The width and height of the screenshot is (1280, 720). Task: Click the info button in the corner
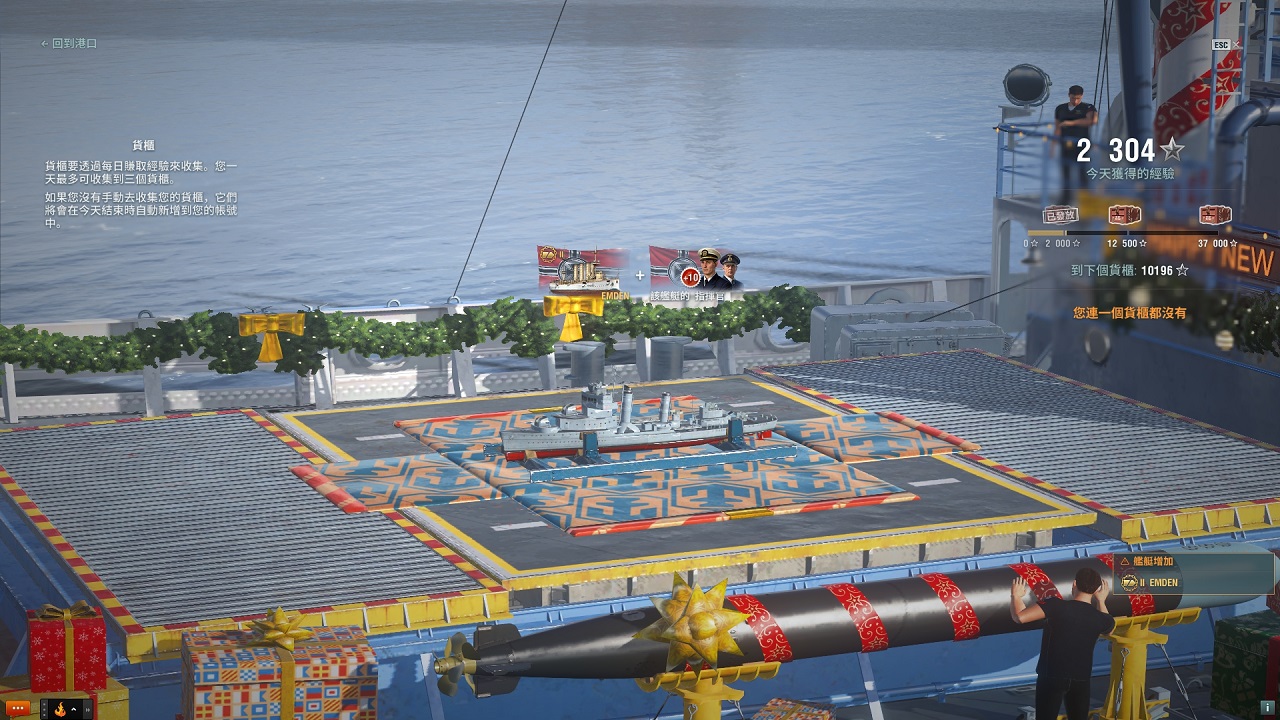click(1267, 707)
